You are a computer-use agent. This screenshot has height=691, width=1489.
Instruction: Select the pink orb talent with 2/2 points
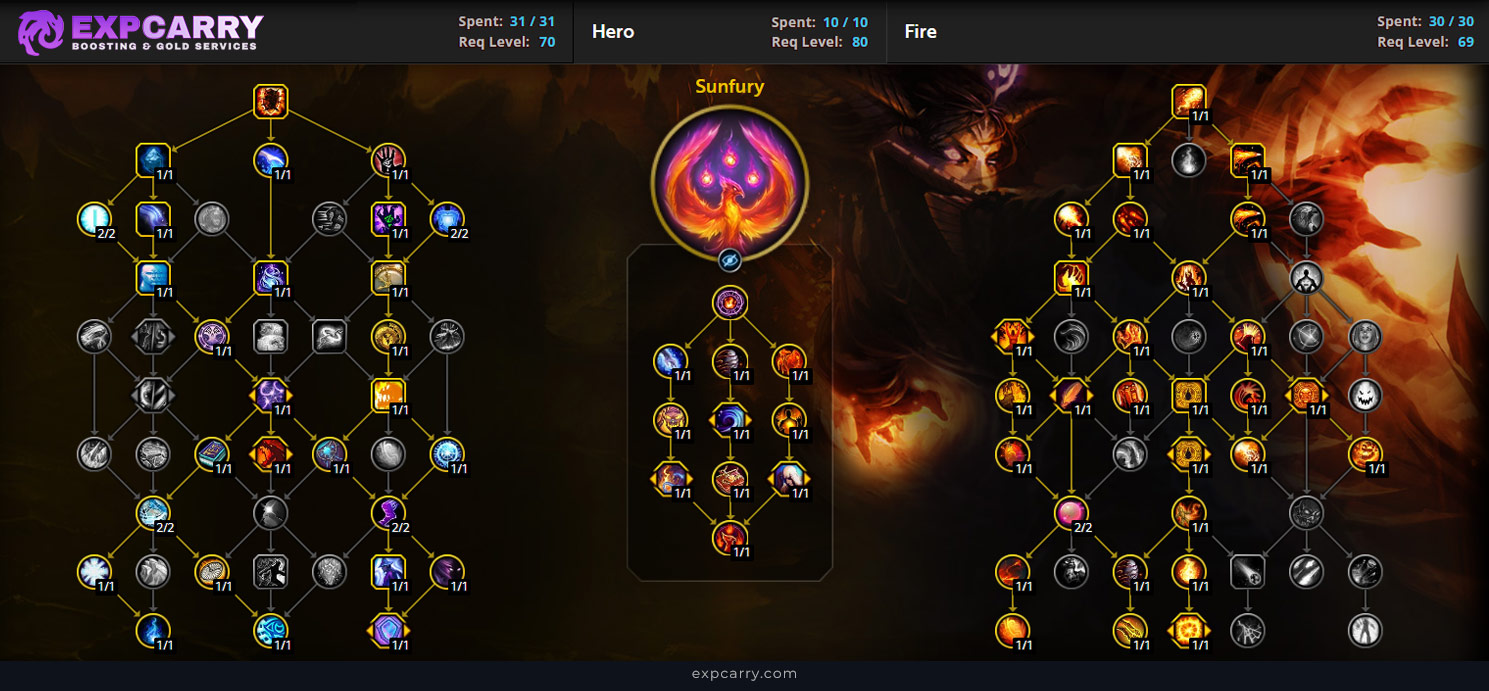point(1071,514)
